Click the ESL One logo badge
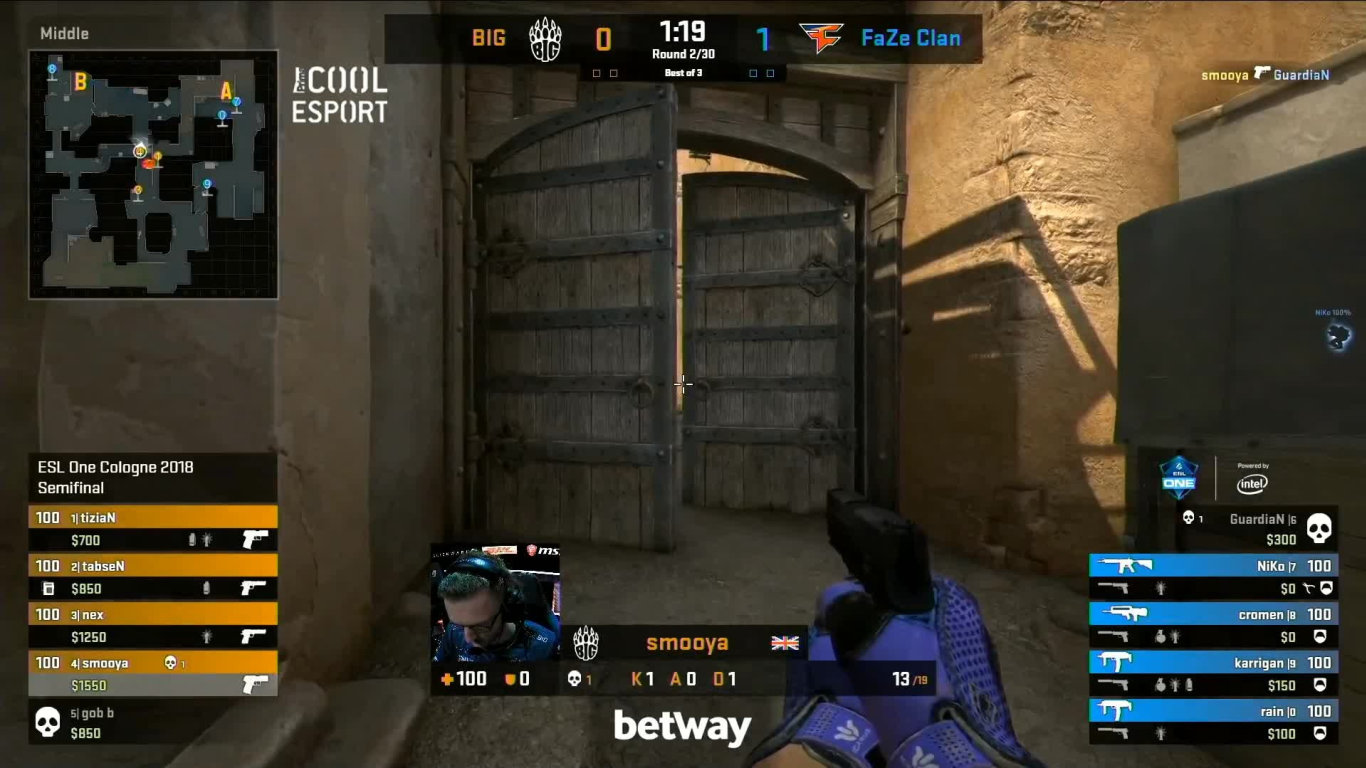 pyautogui.click(x=1179, y=477)
